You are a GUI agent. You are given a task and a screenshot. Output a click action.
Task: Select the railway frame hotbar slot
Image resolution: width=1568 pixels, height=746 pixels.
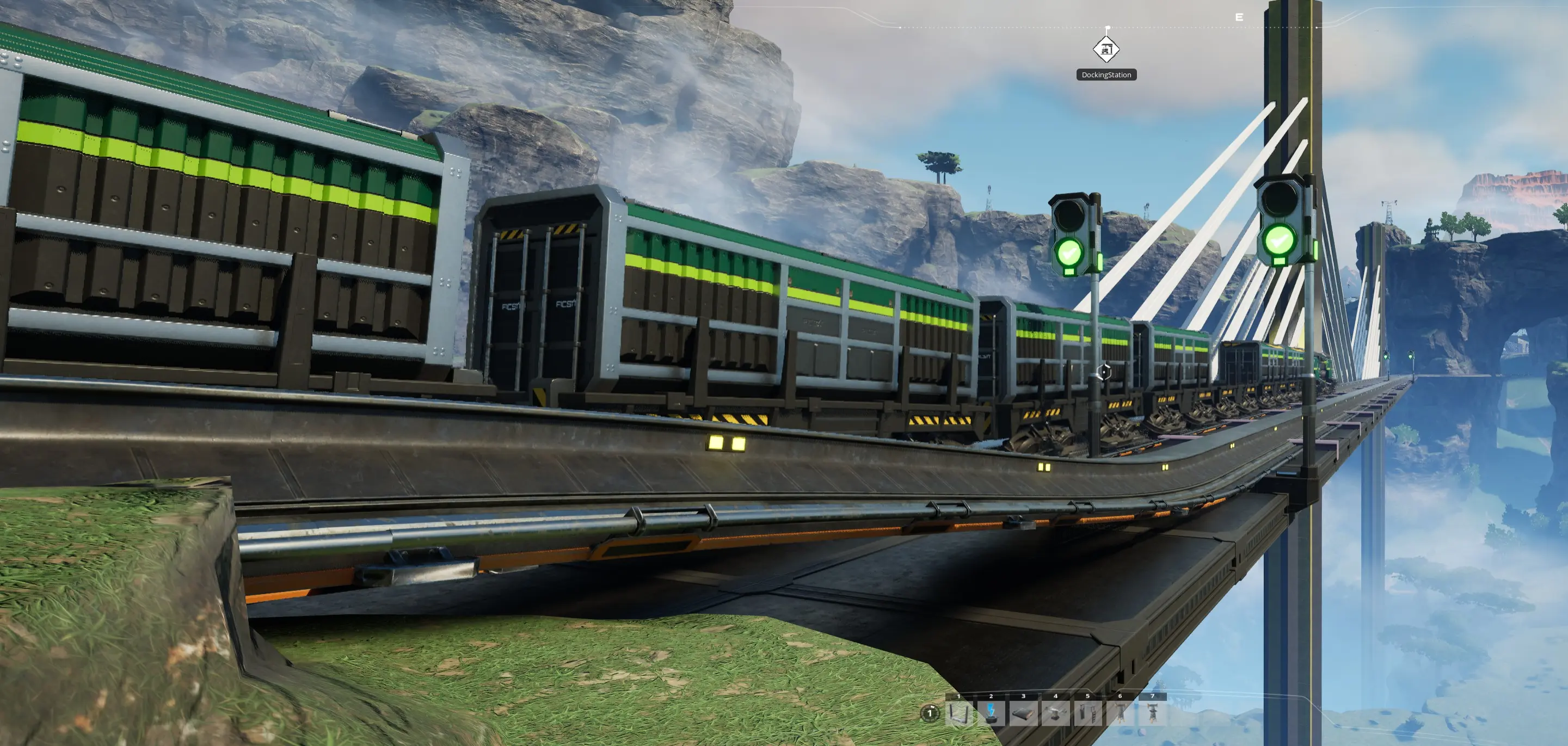pyautogui.click(x=960, y=712)
